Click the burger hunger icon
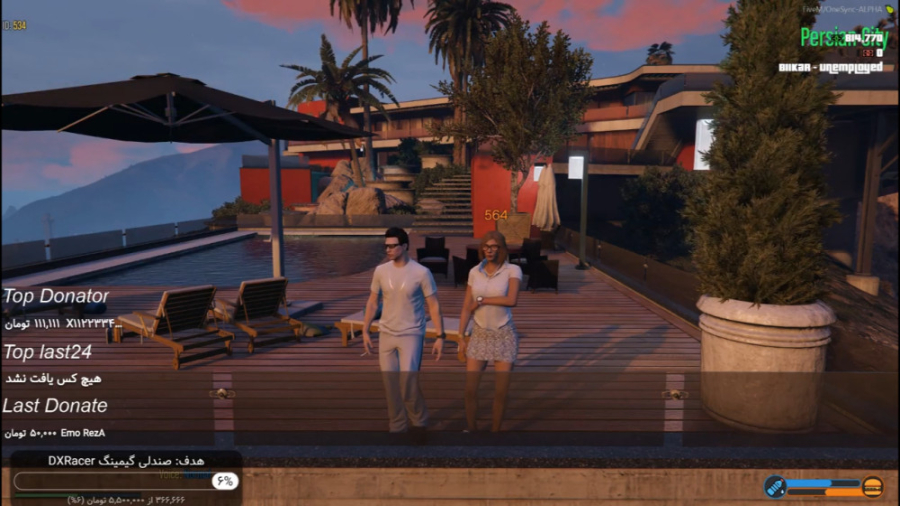 pos(872,487)
